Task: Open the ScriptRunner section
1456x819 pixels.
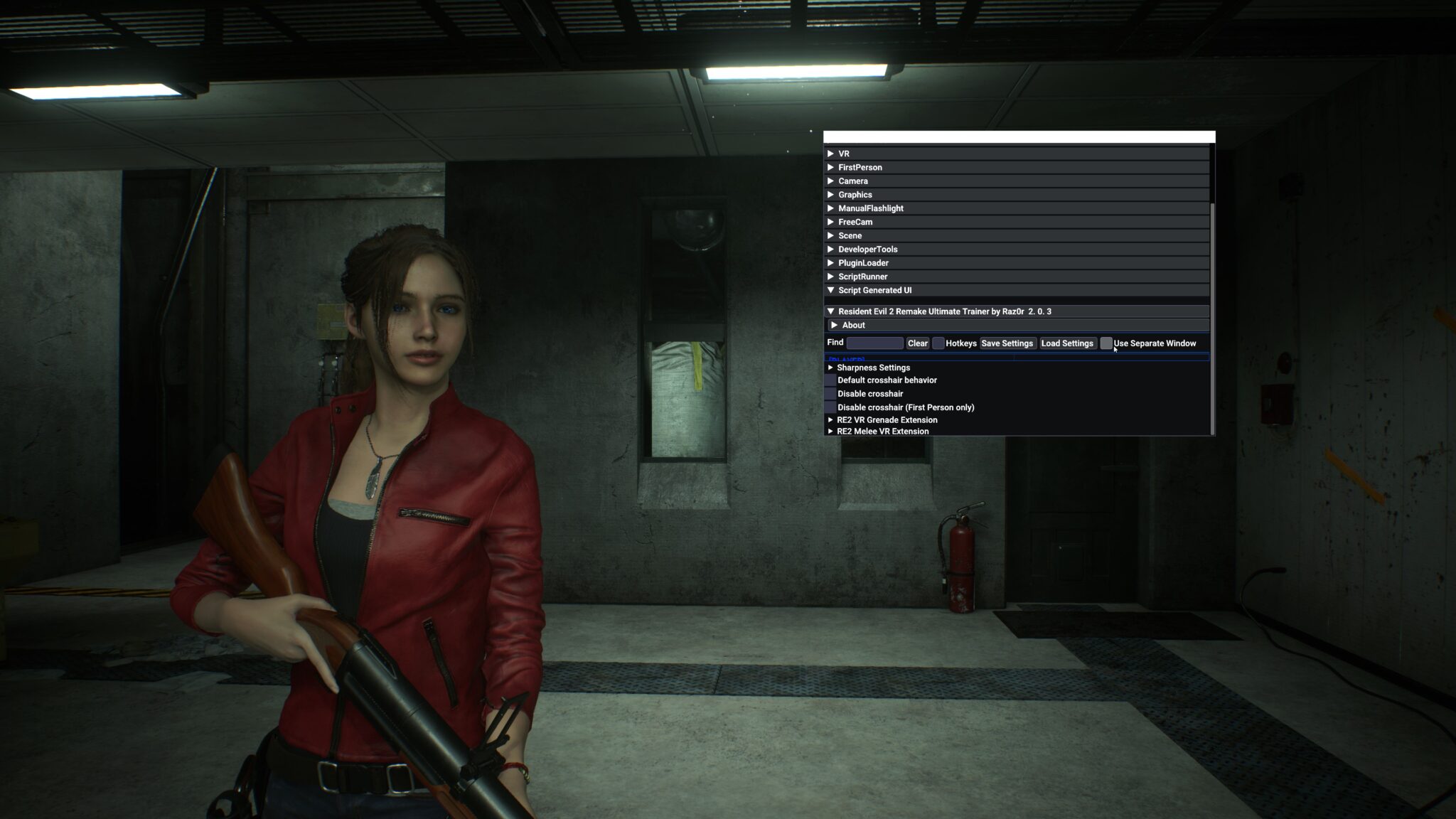Action: 862,277
